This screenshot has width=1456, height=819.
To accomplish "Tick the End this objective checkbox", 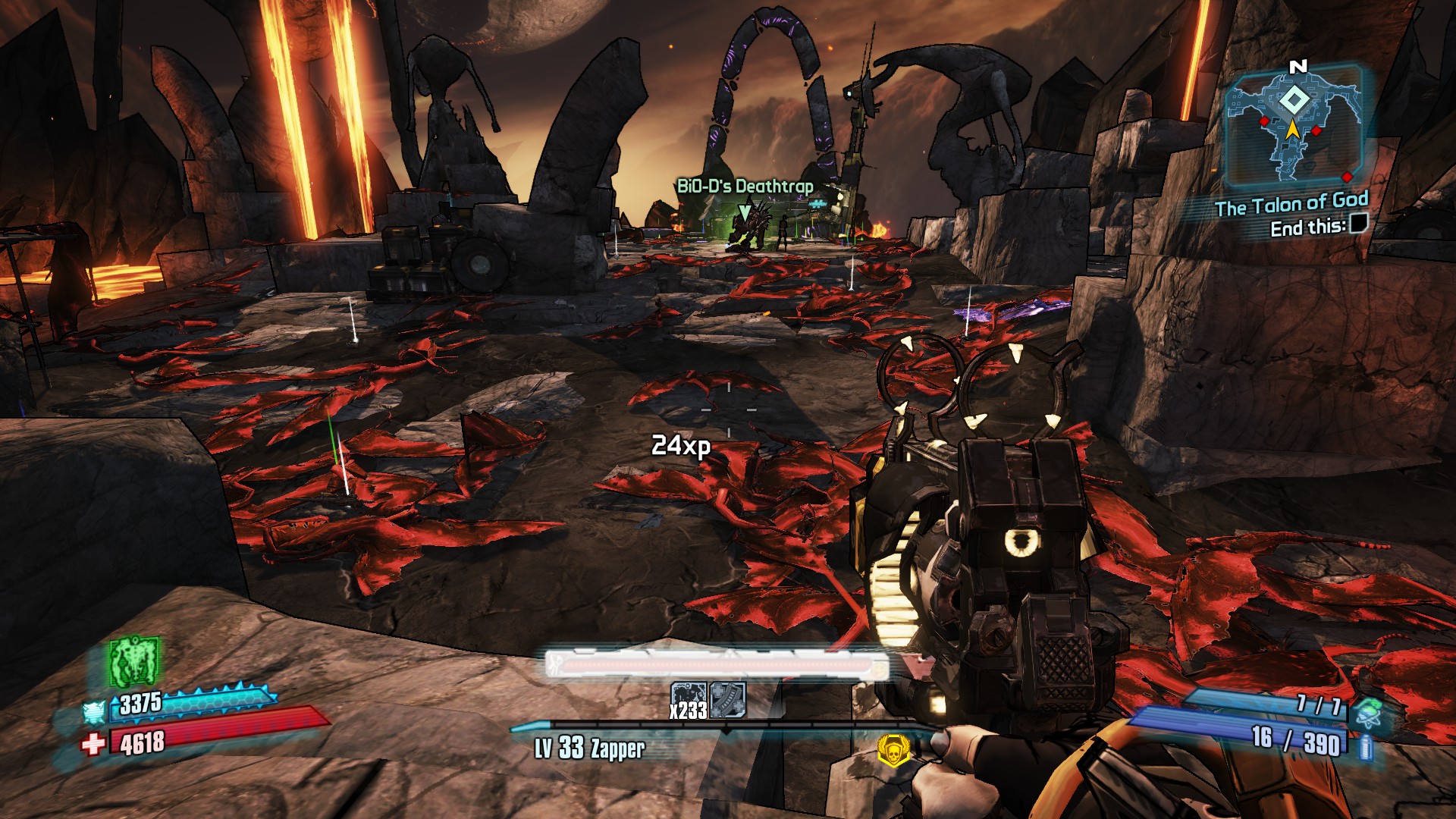I will [x=1359, y=223].
